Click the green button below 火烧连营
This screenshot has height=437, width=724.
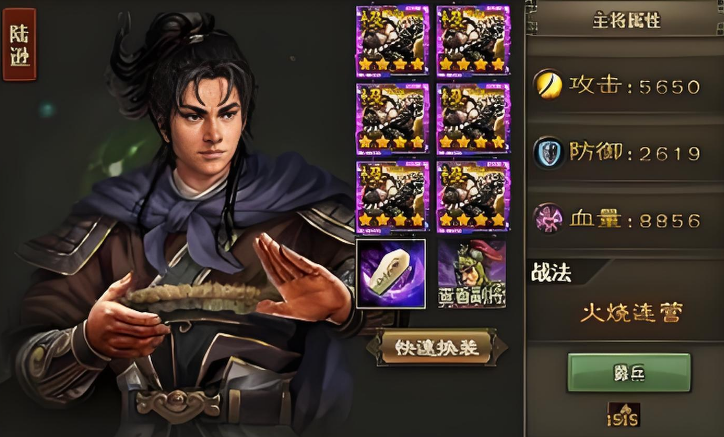(628, 372)
